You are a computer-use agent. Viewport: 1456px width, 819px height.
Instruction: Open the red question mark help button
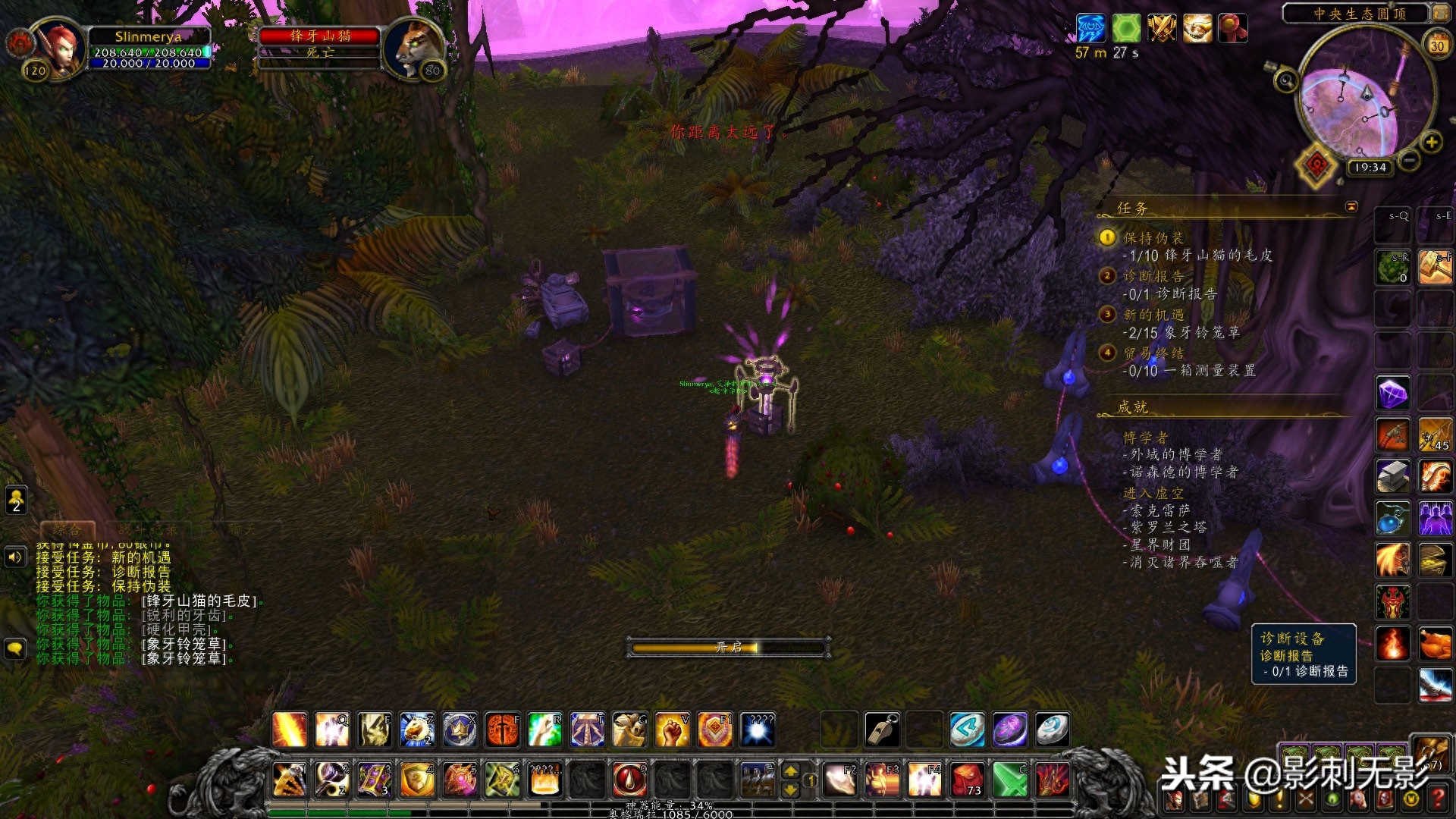pos(1437,799)
